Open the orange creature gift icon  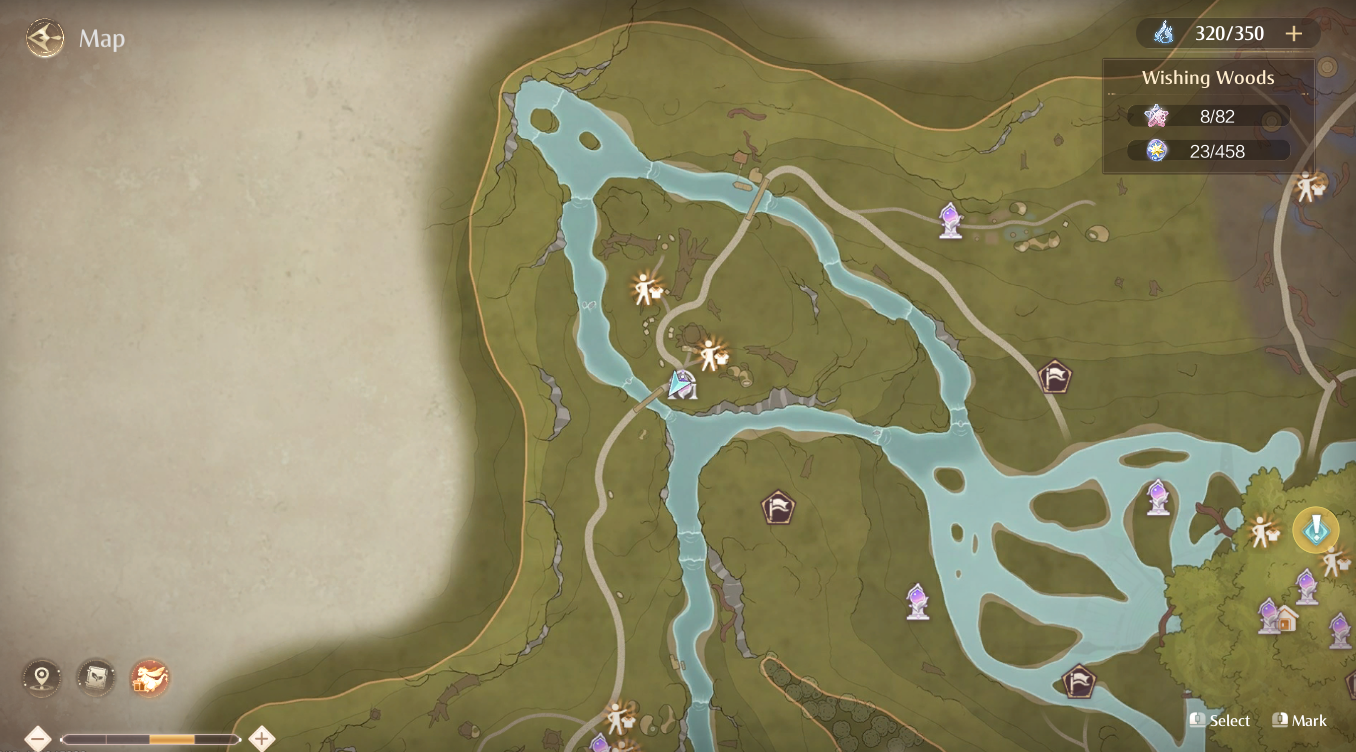pos(150,678)
